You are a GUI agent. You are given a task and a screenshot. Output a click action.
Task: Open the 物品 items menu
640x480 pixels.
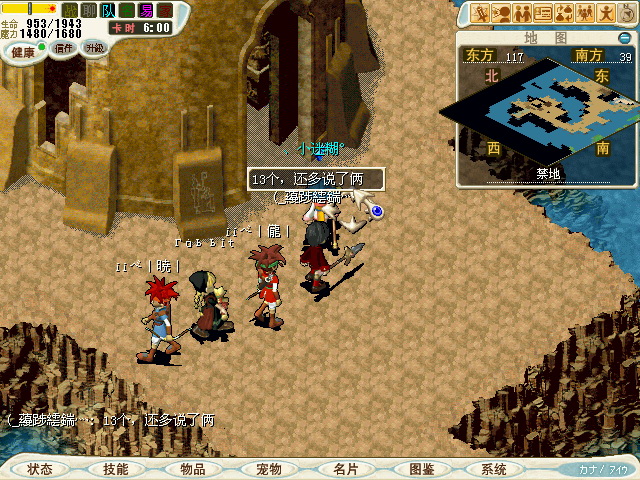tap(192, 469)
